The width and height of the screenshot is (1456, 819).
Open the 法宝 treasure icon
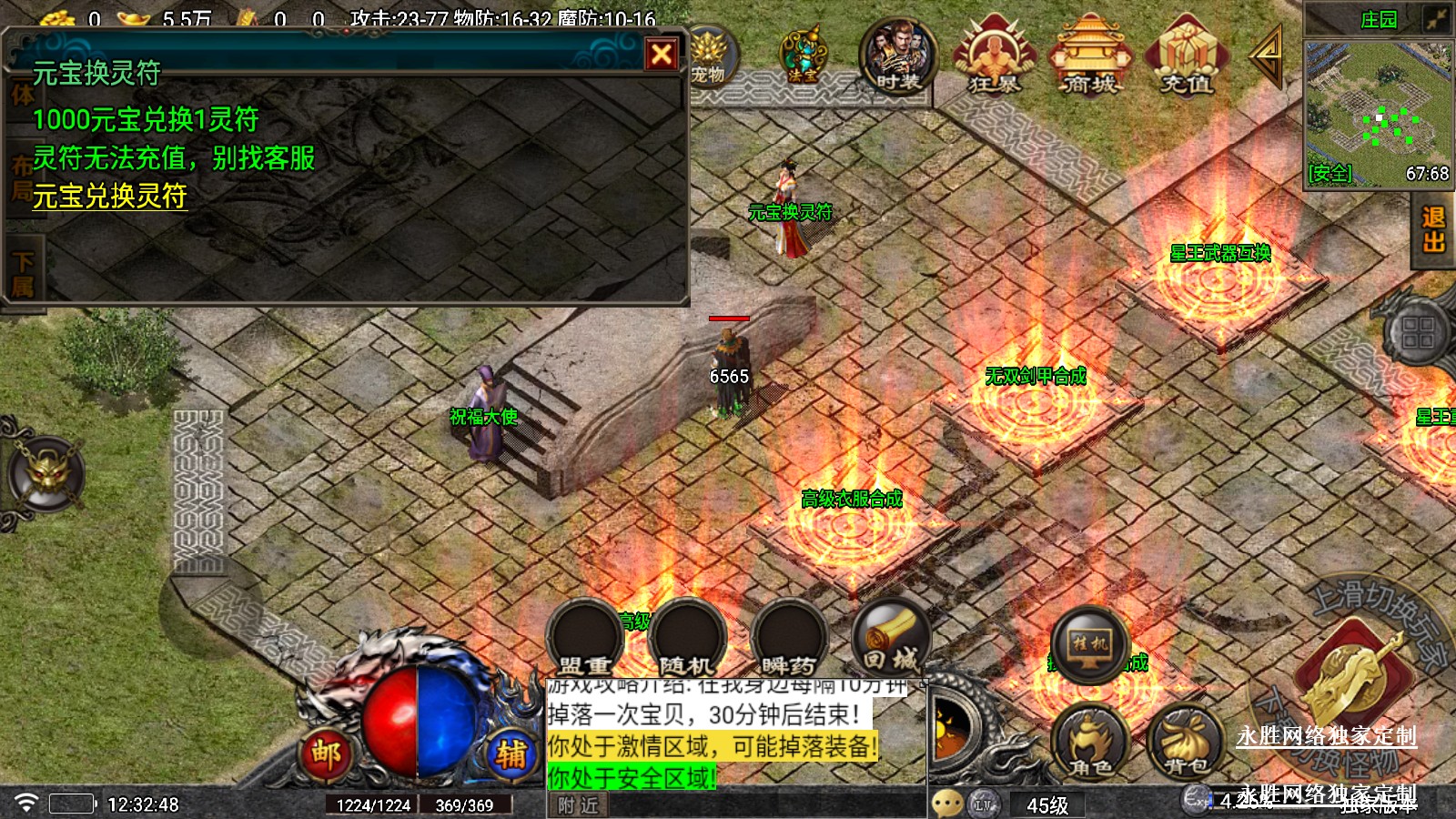point(802,56)
